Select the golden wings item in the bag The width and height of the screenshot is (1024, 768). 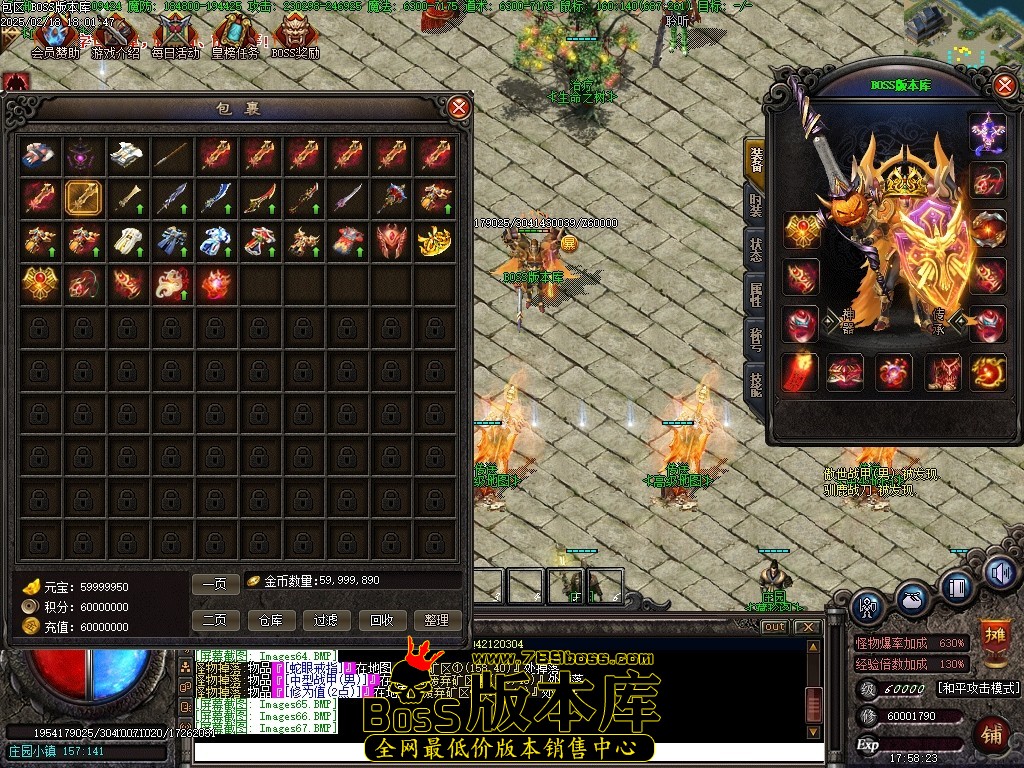coord(435,240)
